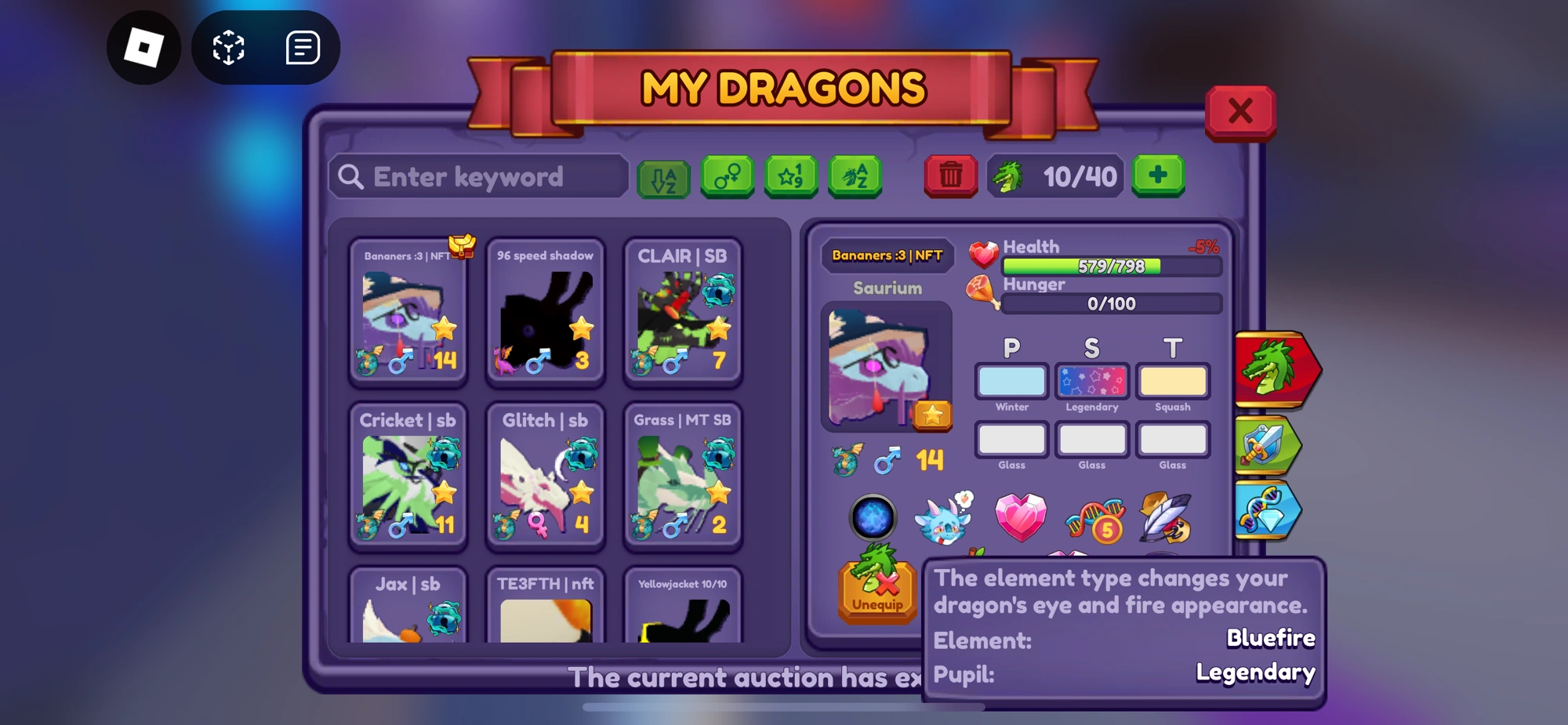Click the A-Z sort arrow icon

pyautogui.click(x=664, y=176)
